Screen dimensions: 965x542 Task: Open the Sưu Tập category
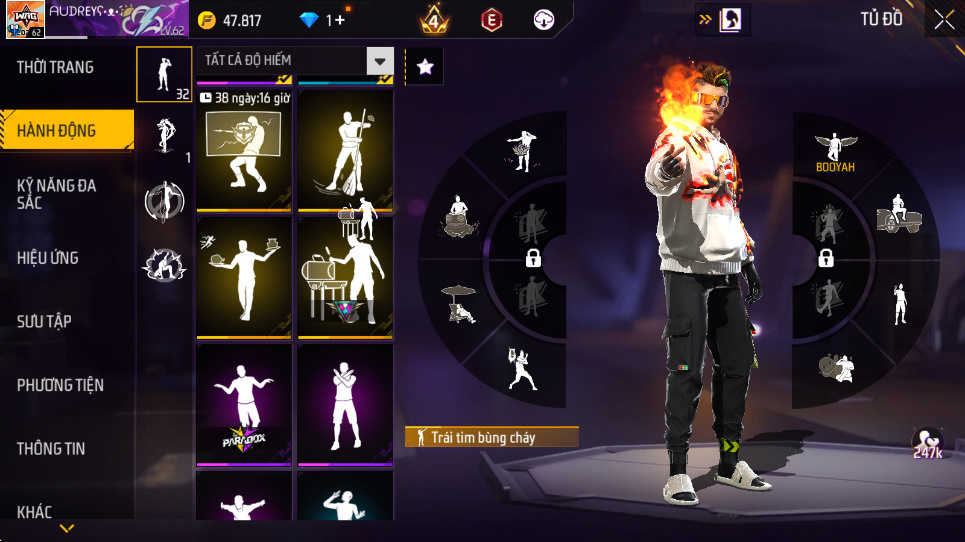[44, 321]
